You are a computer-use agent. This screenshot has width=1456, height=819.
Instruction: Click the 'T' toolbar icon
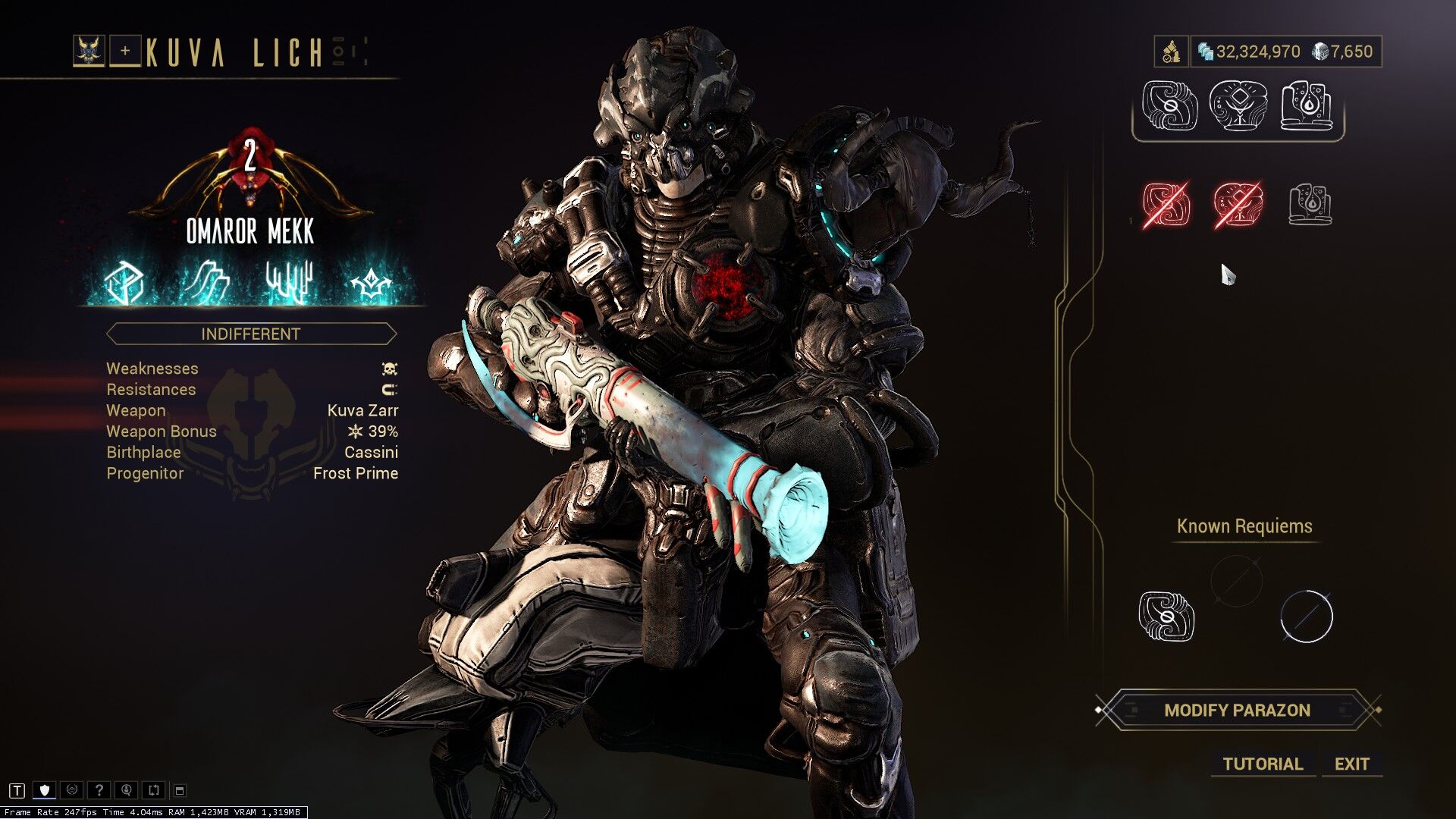(17, 790)
